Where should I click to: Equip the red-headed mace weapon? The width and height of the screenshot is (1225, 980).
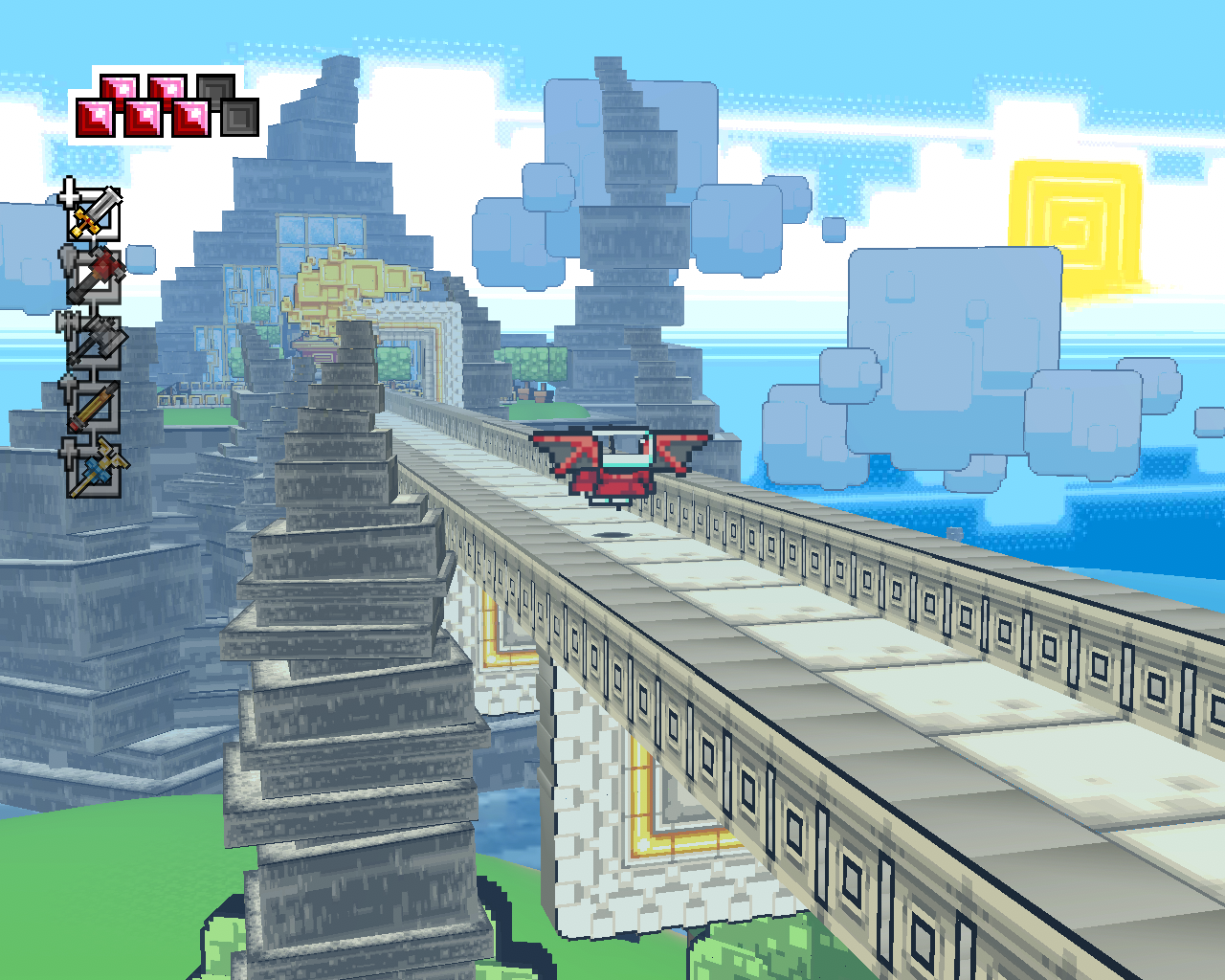tap(95, 277)
